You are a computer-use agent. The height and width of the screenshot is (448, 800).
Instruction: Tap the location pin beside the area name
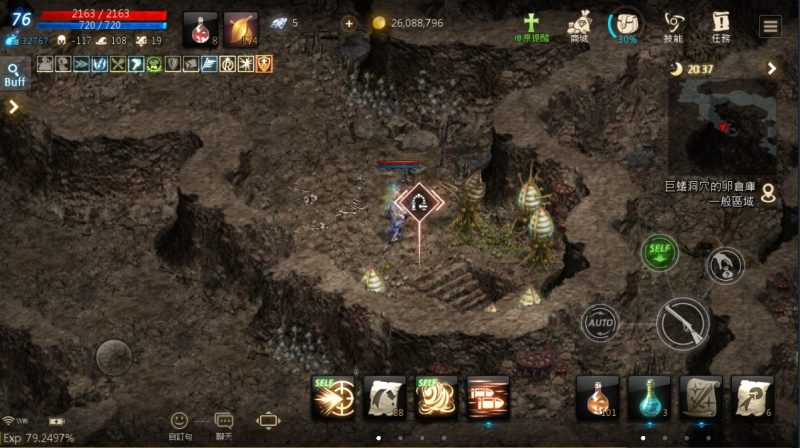pyautogui.click(x=768, y=191)
